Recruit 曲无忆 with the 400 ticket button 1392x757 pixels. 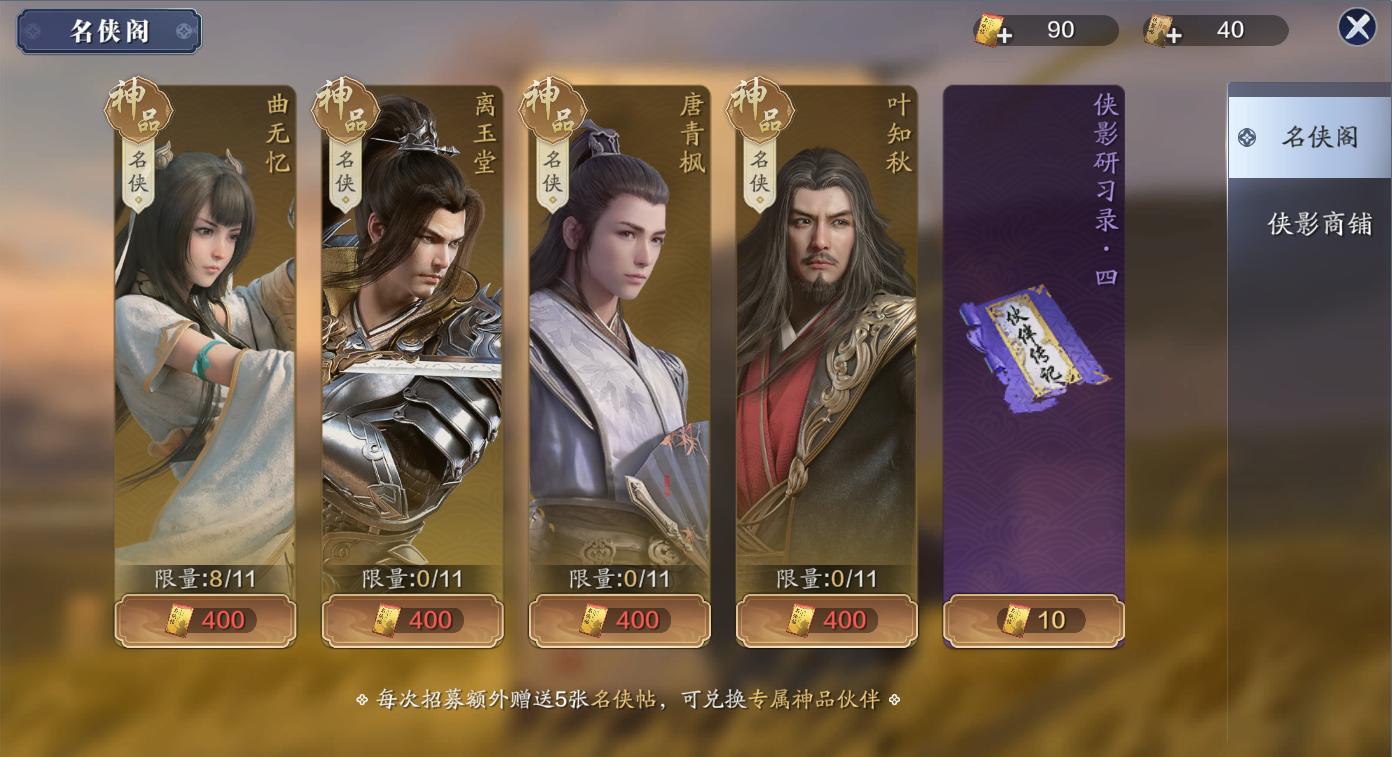pyautogui.click(x=205, y=619)
